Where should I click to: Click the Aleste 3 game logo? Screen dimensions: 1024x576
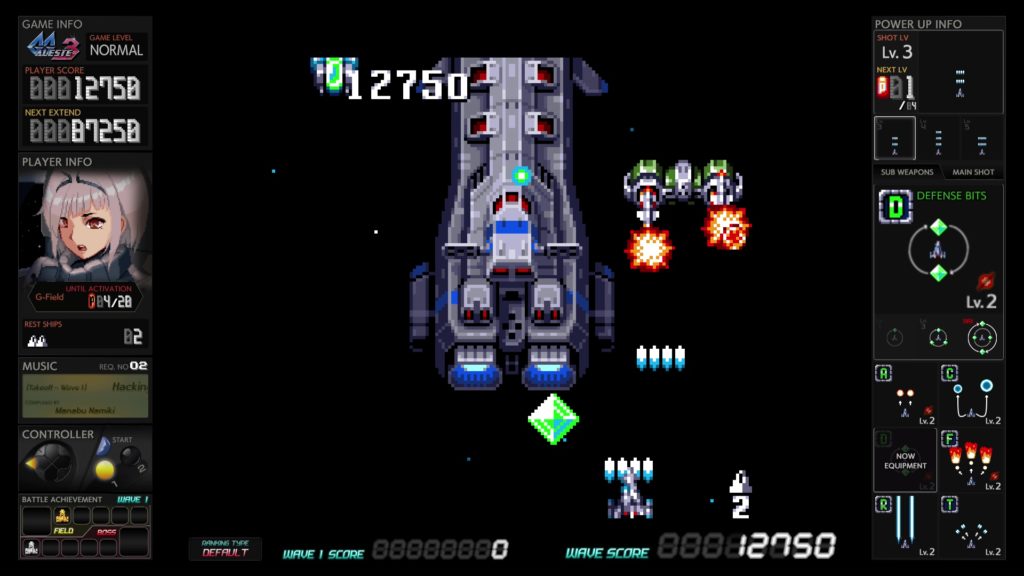pyautogui.click(x=53, y=46)
